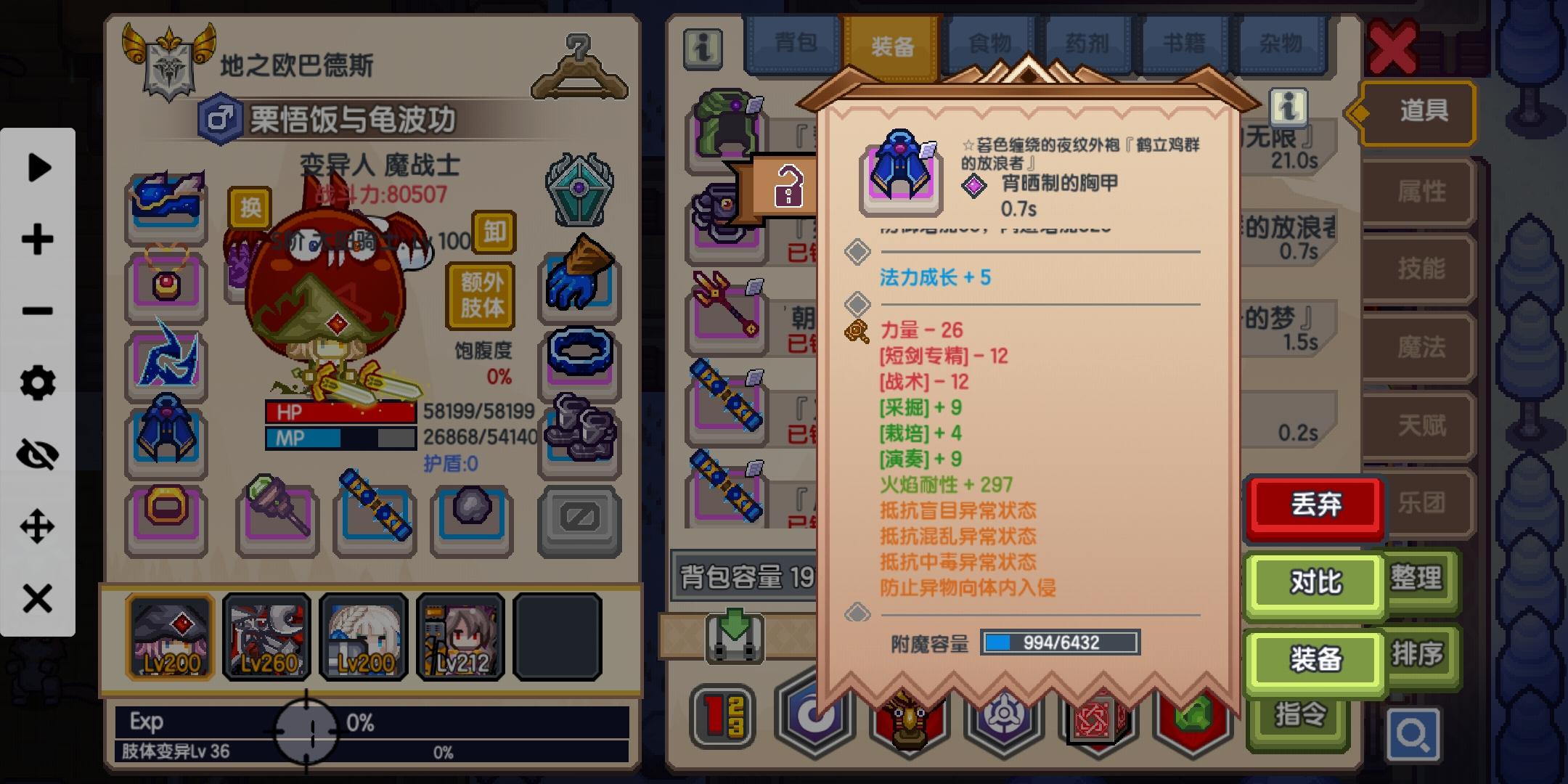Toggle UI visibility with the eye-slash icon
Viewport: 1568px width, 784px height.
pos(38,453)
